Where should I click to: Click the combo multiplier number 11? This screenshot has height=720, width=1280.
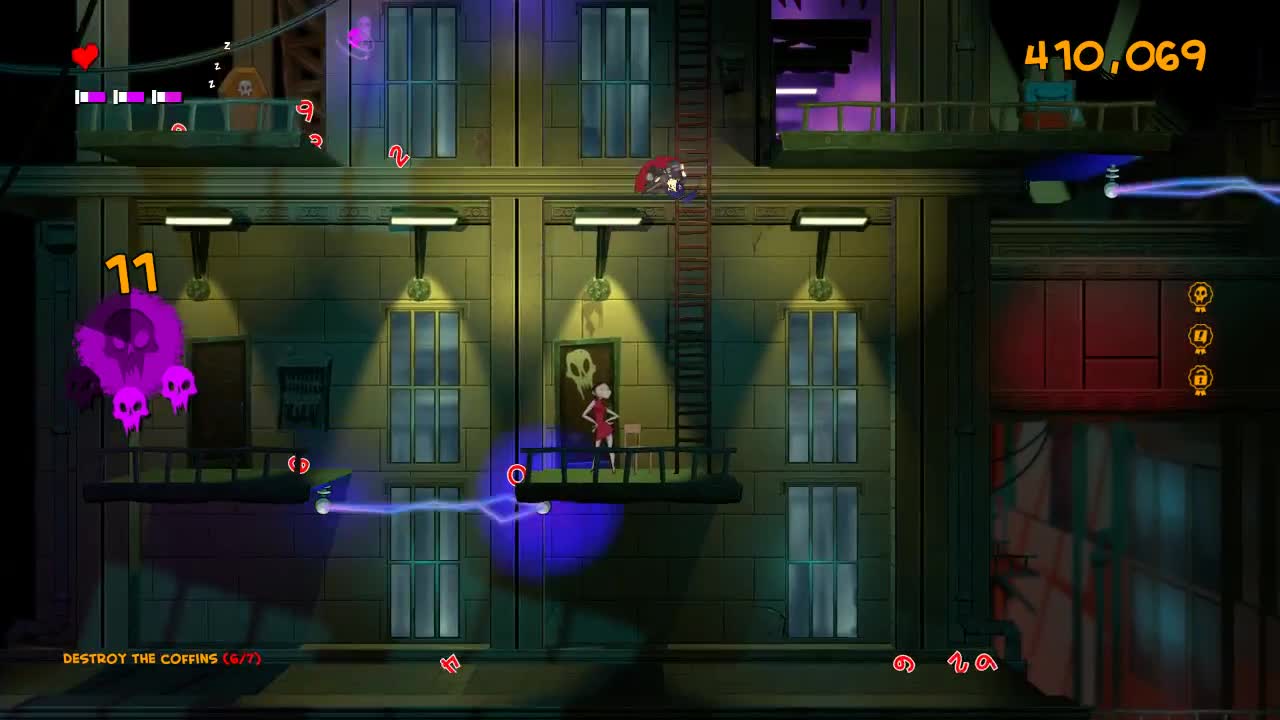pyautogui.click(x=129, y=272)
